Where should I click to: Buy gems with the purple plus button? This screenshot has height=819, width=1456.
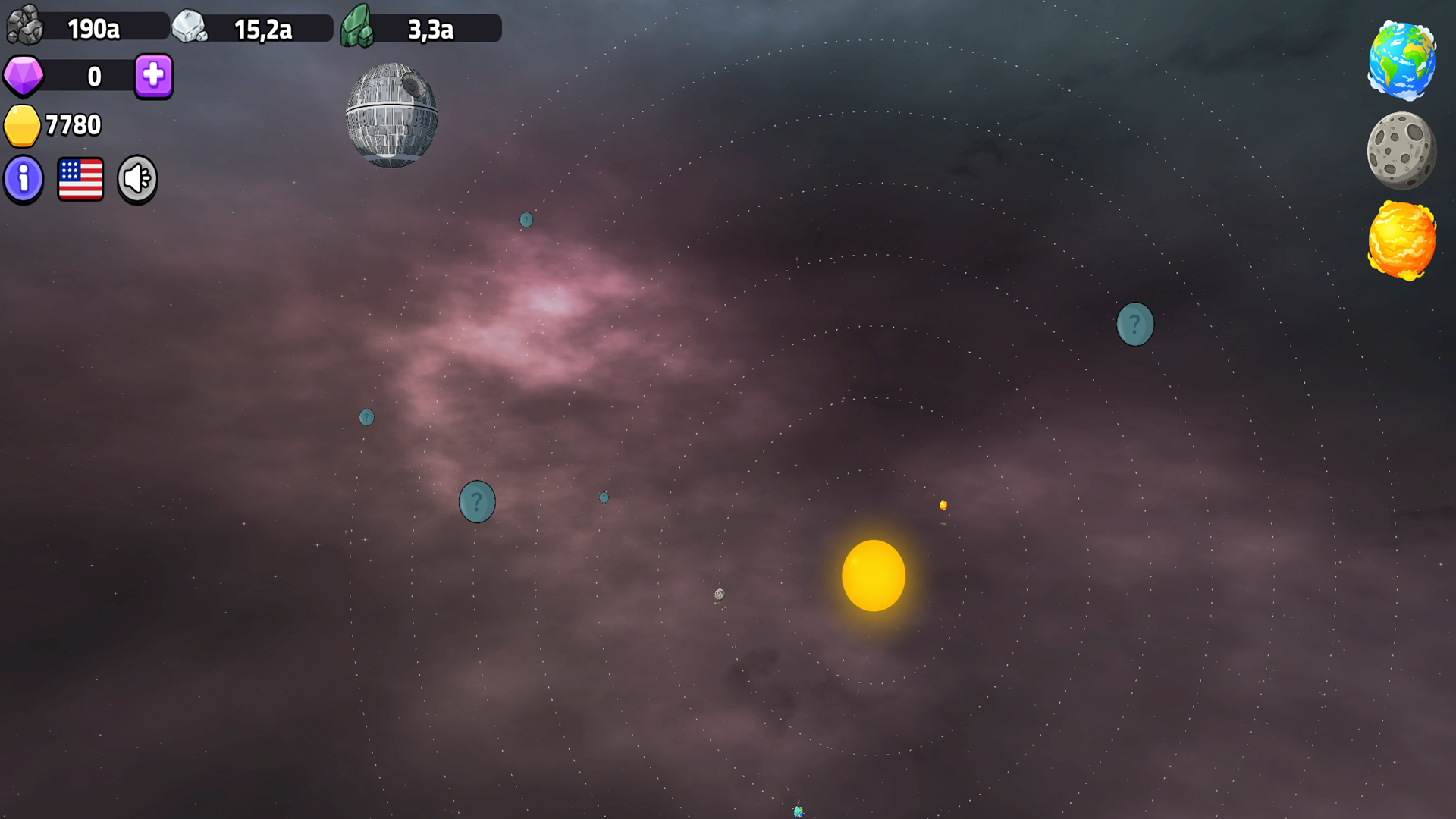(x=152, y=76)
